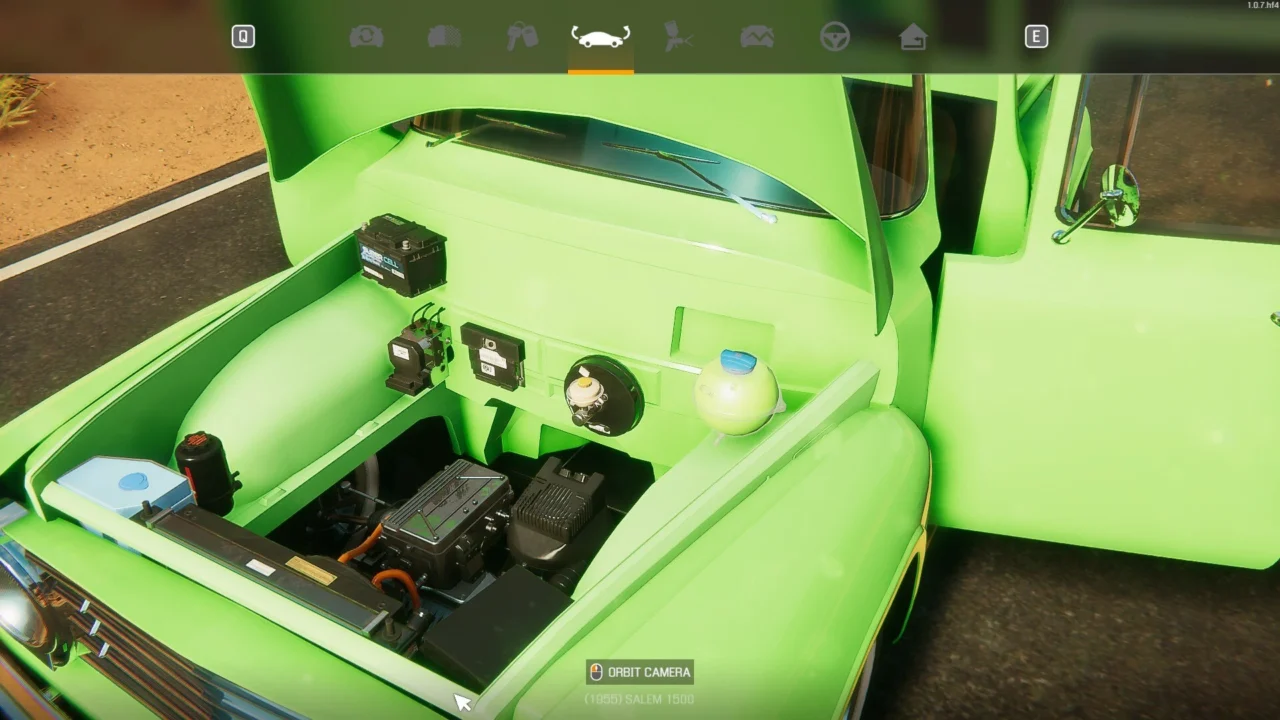This screenshot has height=720, width=1280.
Task: Open the car with graph line tab
Action: (757, 37)
